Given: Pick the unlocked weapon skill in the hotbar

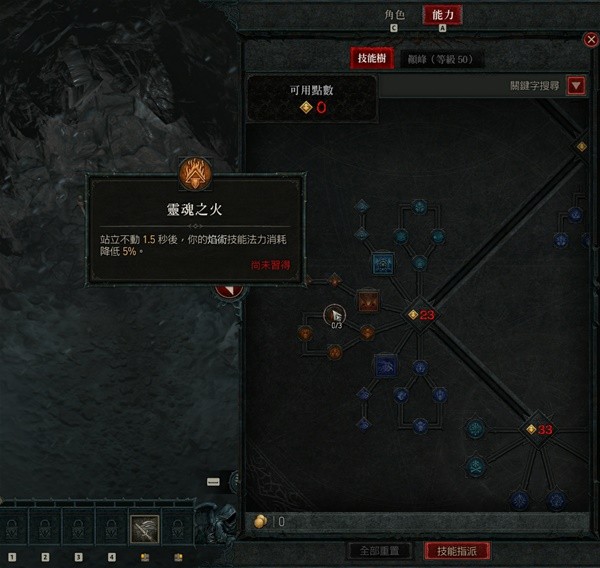Looking at the screenshot, I should coord(144,529).
